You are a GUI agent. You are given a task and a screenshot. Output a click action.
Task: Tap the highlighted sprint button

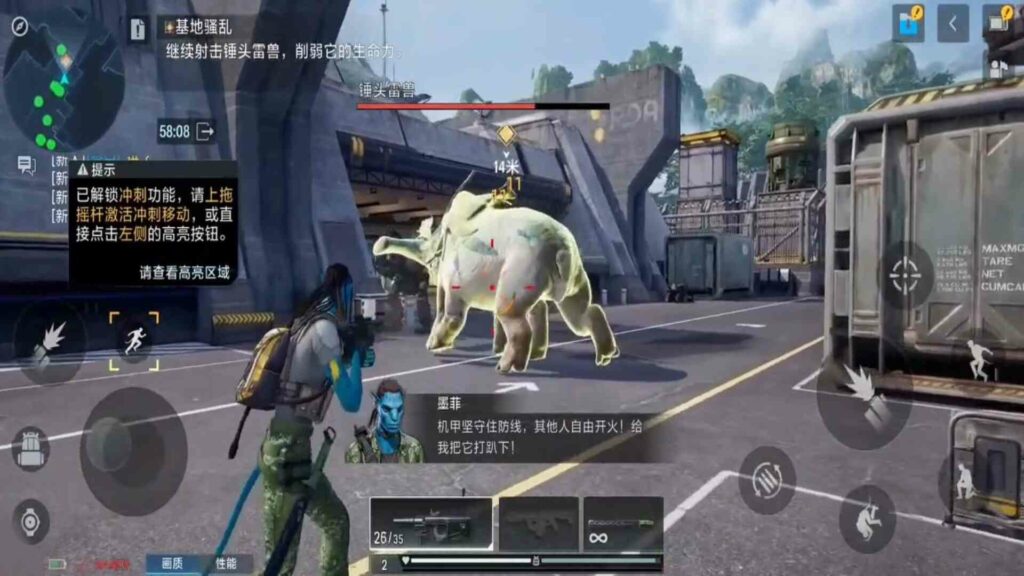click(x=134, y=341)
